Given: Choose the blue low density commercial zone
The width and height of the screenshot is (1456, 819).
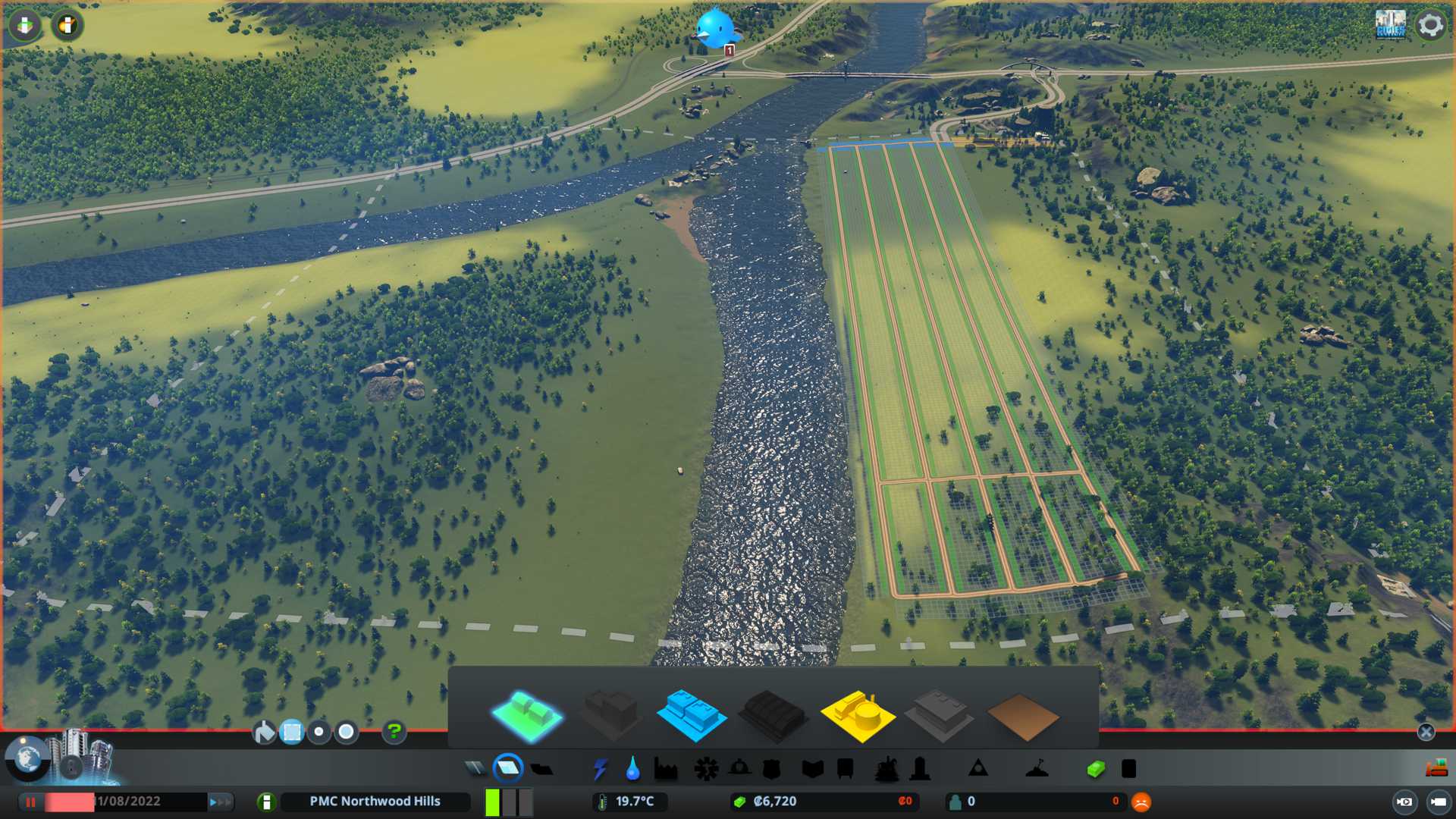Looking at the screenshot, I should pos(691,715).
